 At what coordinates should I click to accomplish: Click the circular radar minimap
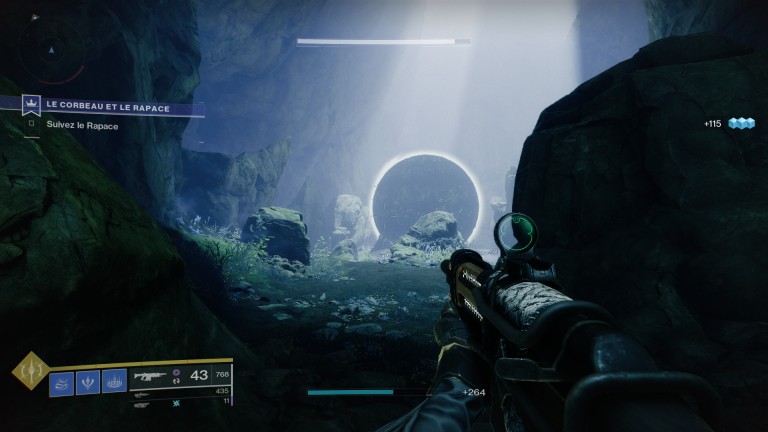(53, 48)
